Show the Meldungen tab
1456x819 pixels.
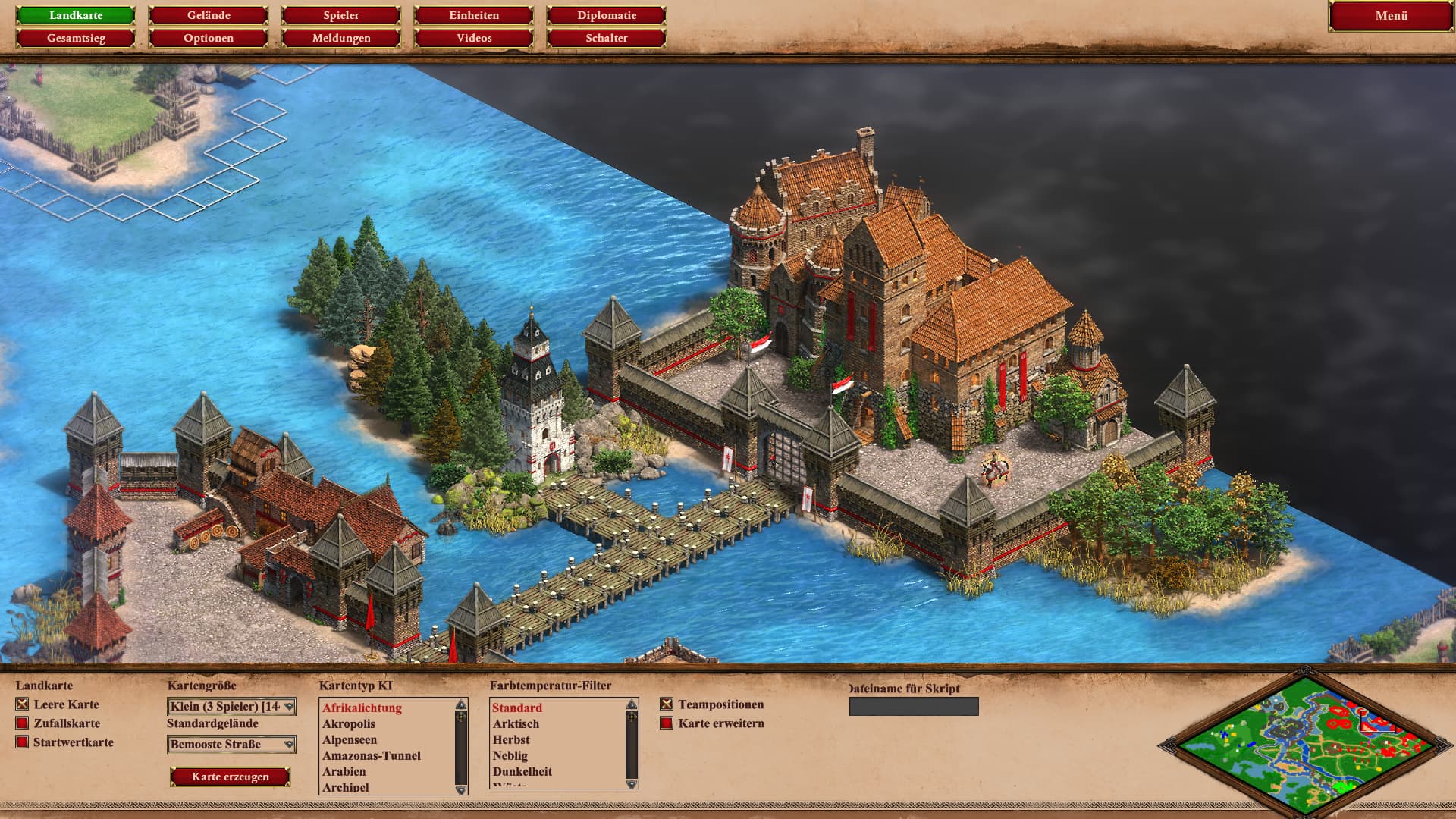[341, 38]
